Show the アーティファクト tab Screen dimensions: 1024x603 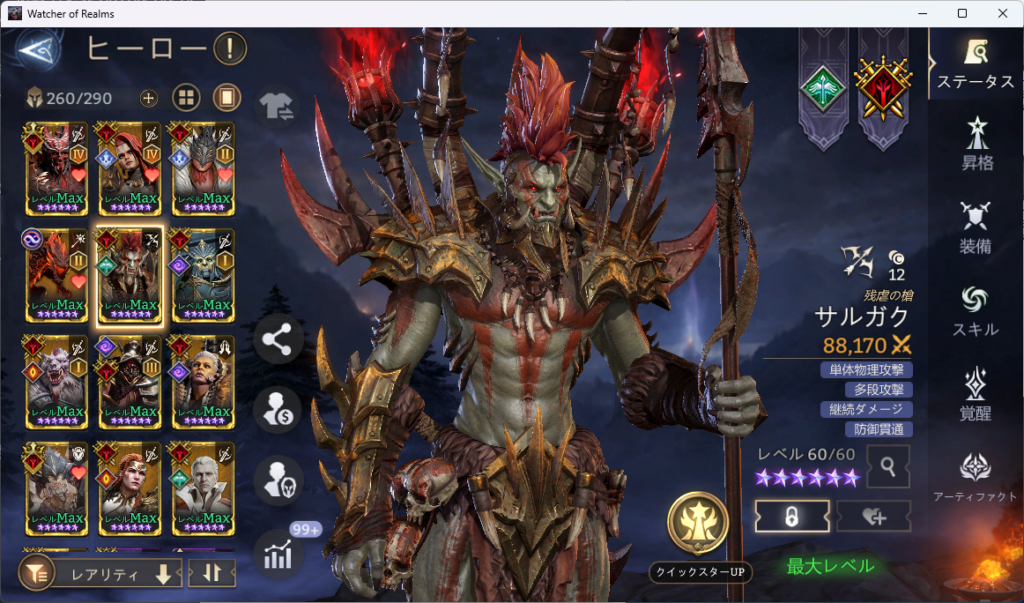pos(975,478)
